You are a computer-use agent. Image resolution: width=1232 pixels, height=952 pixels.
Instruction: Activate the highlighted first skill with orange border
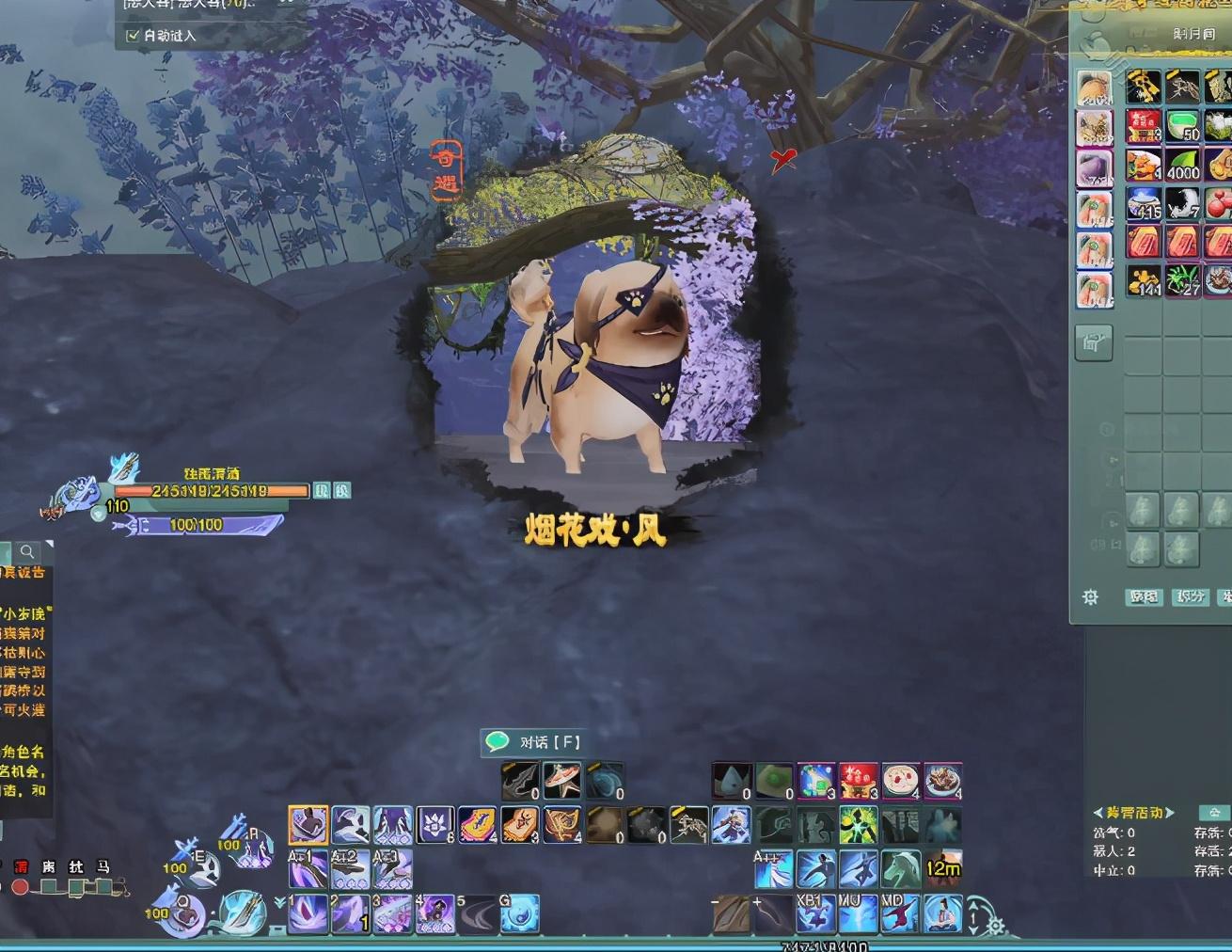[x=308, y=825]
